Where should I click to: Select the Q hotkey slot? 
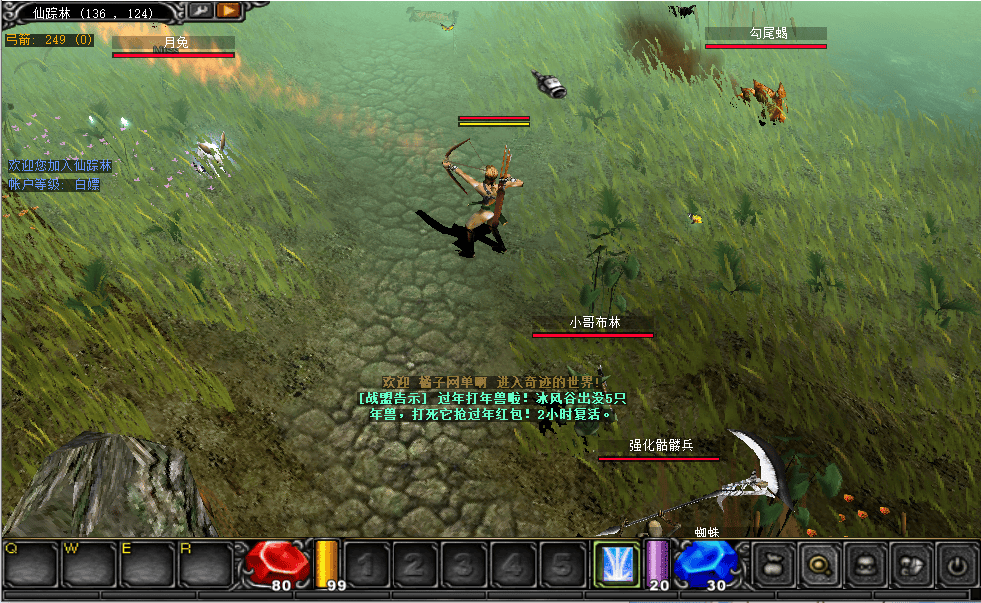tap(31, 565)
